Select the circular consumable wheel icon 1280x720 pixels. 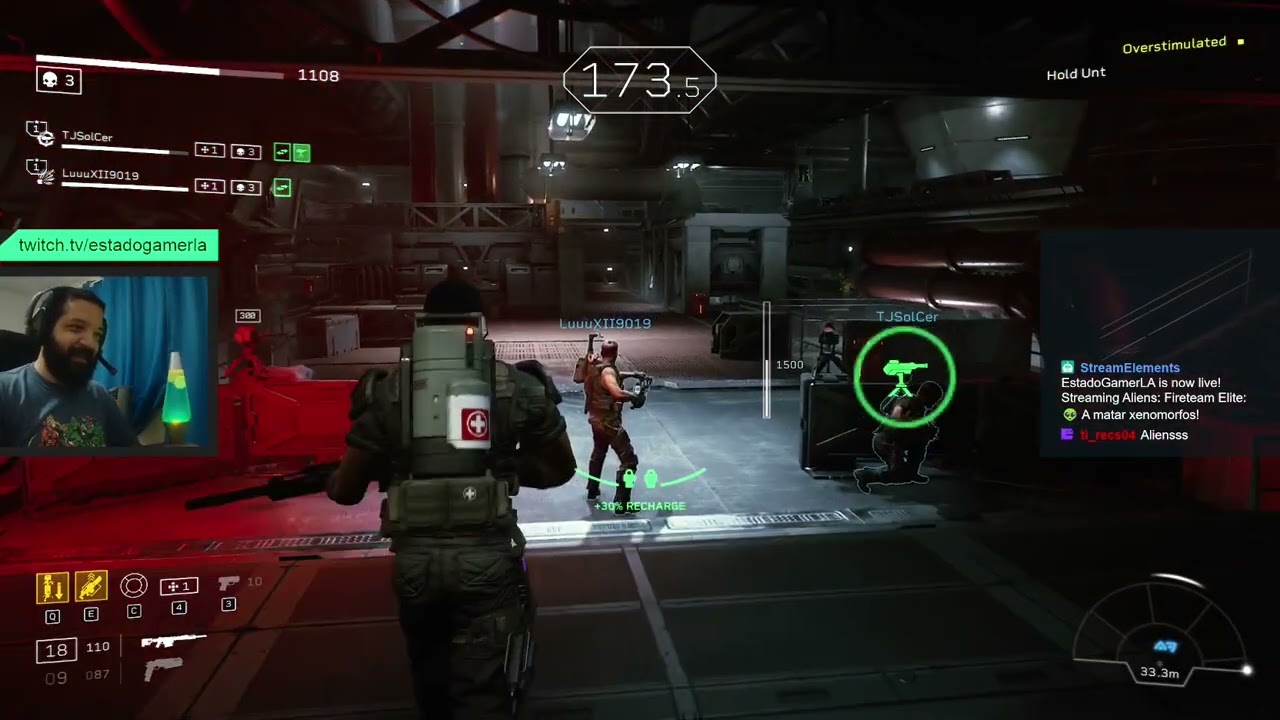(134, 586)
